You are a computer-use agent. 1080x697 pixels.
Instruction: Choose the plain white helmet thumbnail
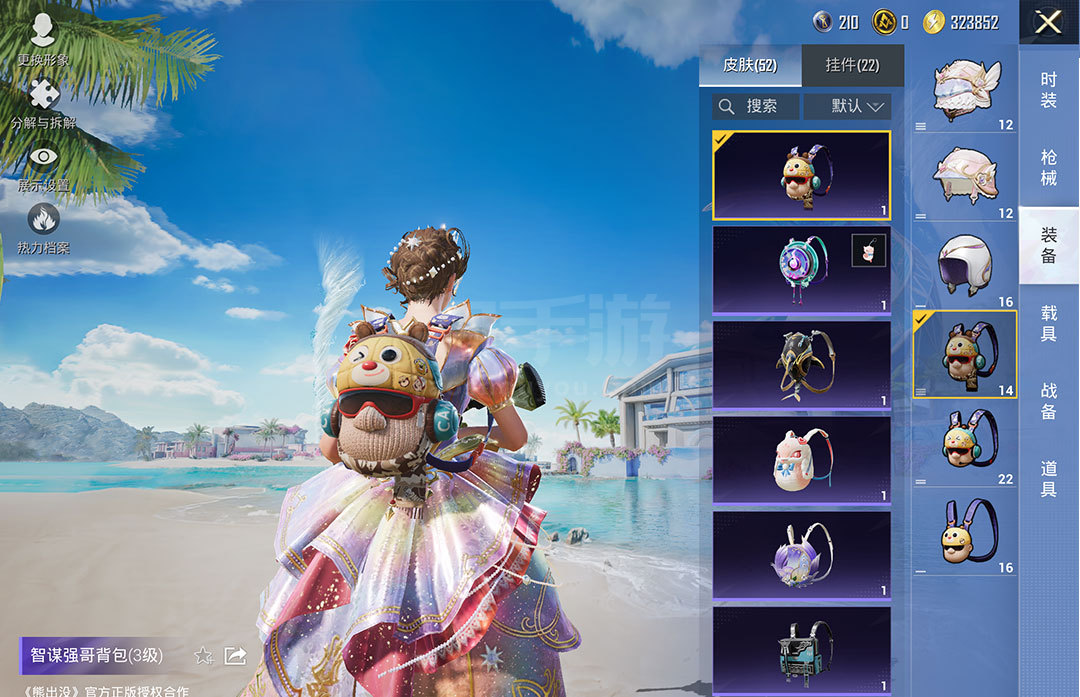tap(965, 266)
